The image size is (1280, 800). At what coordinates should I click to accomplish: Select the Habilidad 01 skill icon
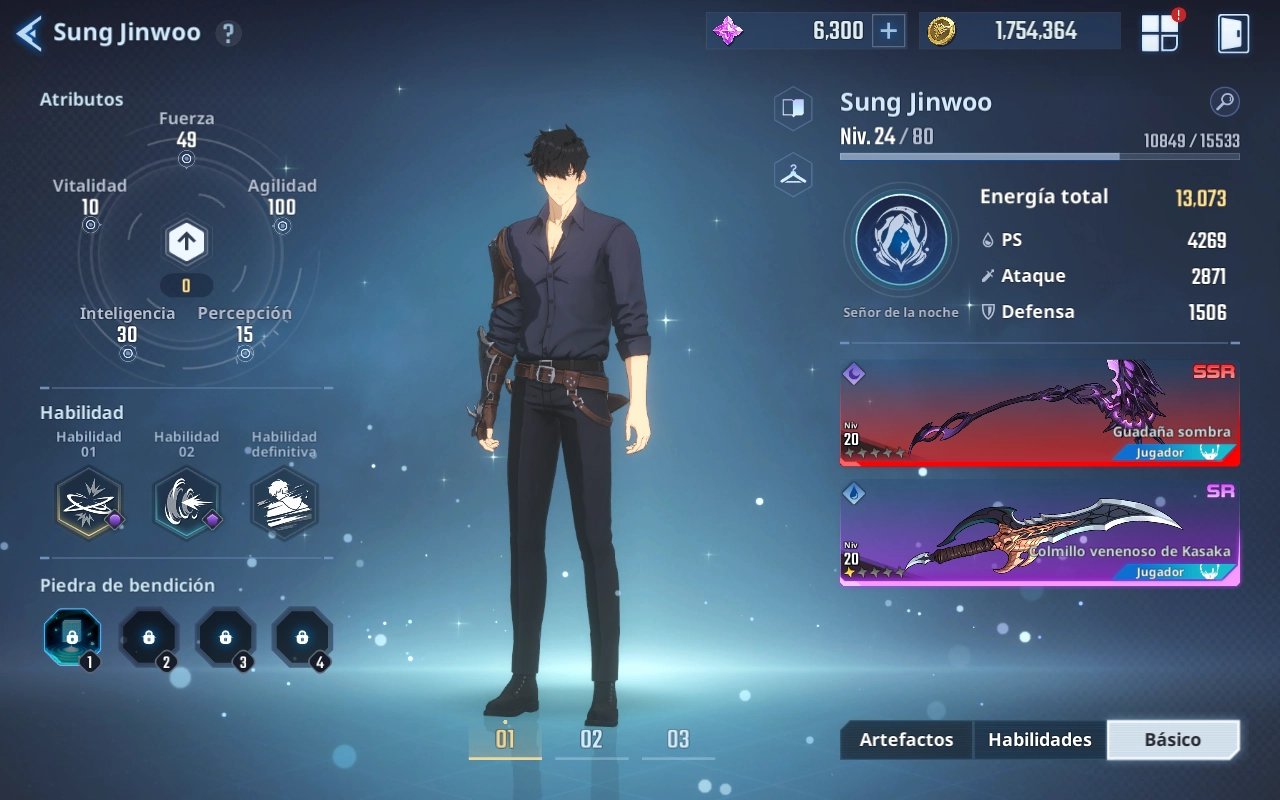[89, 502]
